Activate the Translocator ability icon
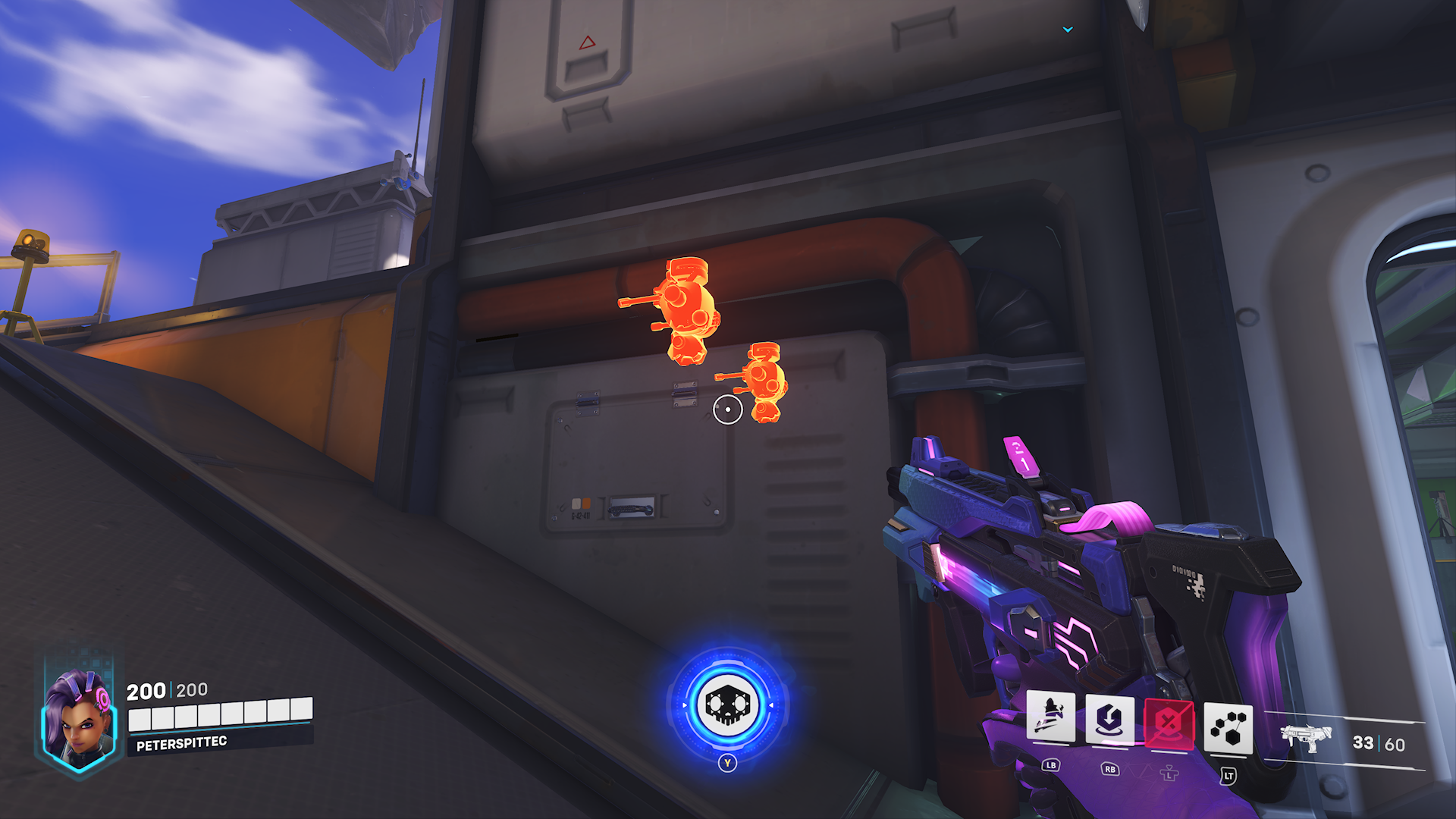This screenshot has height=819, width=1456. coord(1109,720)
